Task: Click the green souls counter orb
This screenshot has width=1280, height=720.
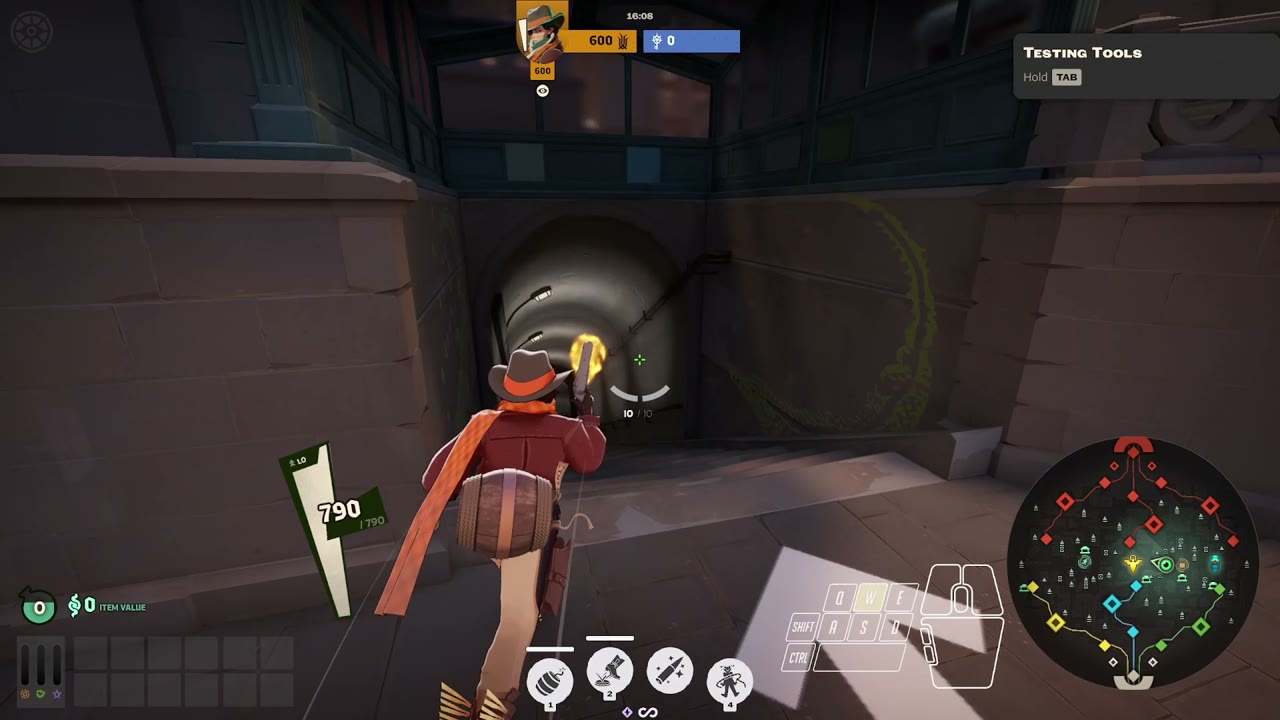Action: pos(38,606)
